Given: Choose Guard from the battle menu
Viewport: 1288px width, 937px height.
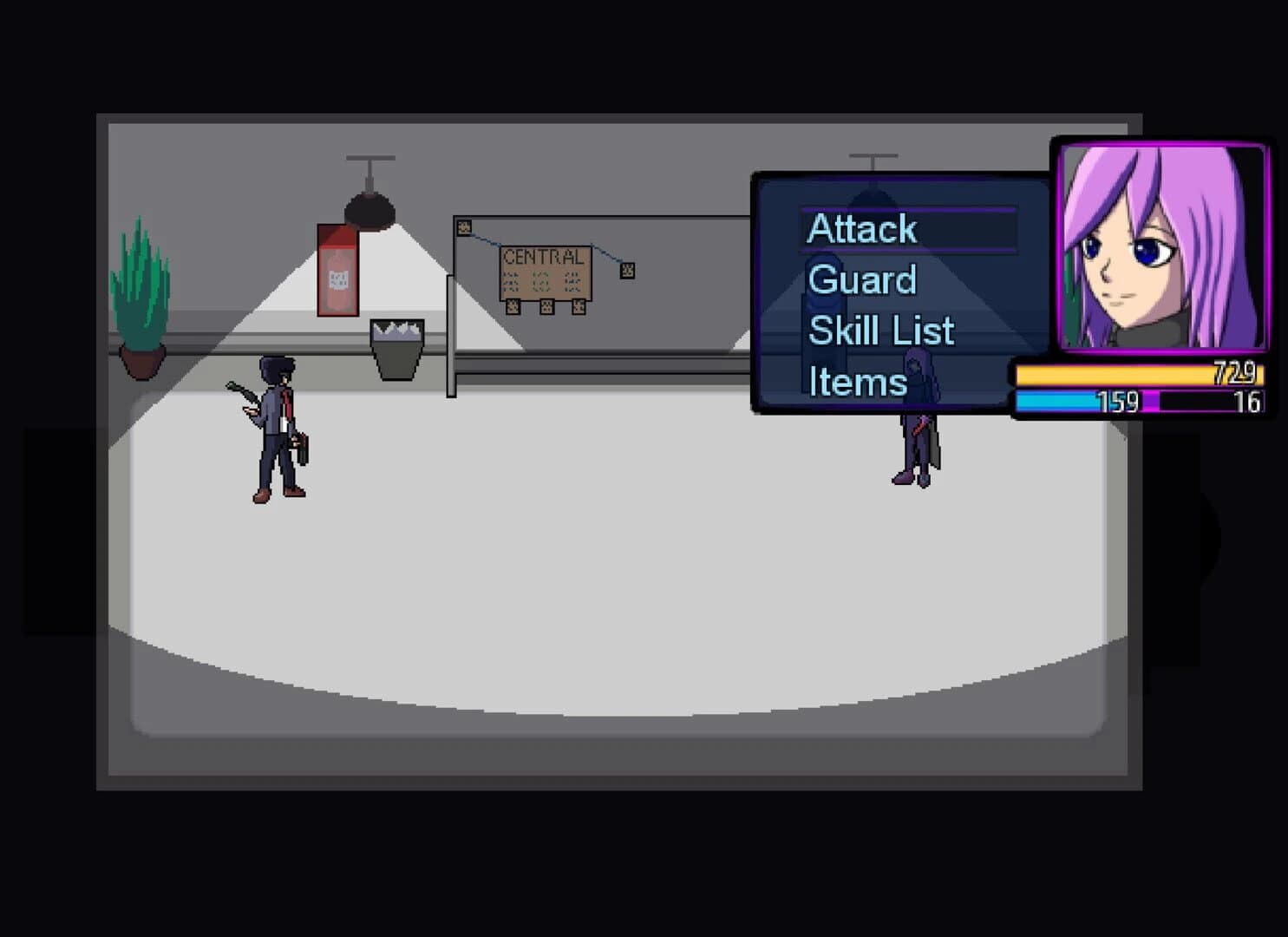Looking at the screenshot, I should [x=860, y=279].
